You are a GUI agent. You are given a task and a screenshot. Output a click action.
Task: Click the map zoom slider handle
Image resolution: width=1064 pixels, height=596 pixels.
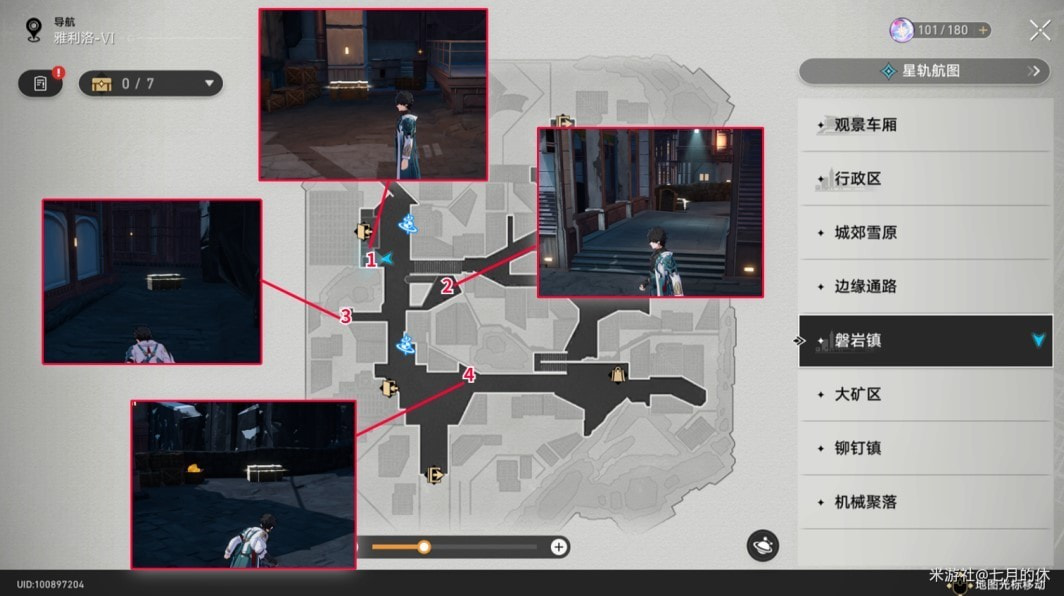tap(424, 547)
